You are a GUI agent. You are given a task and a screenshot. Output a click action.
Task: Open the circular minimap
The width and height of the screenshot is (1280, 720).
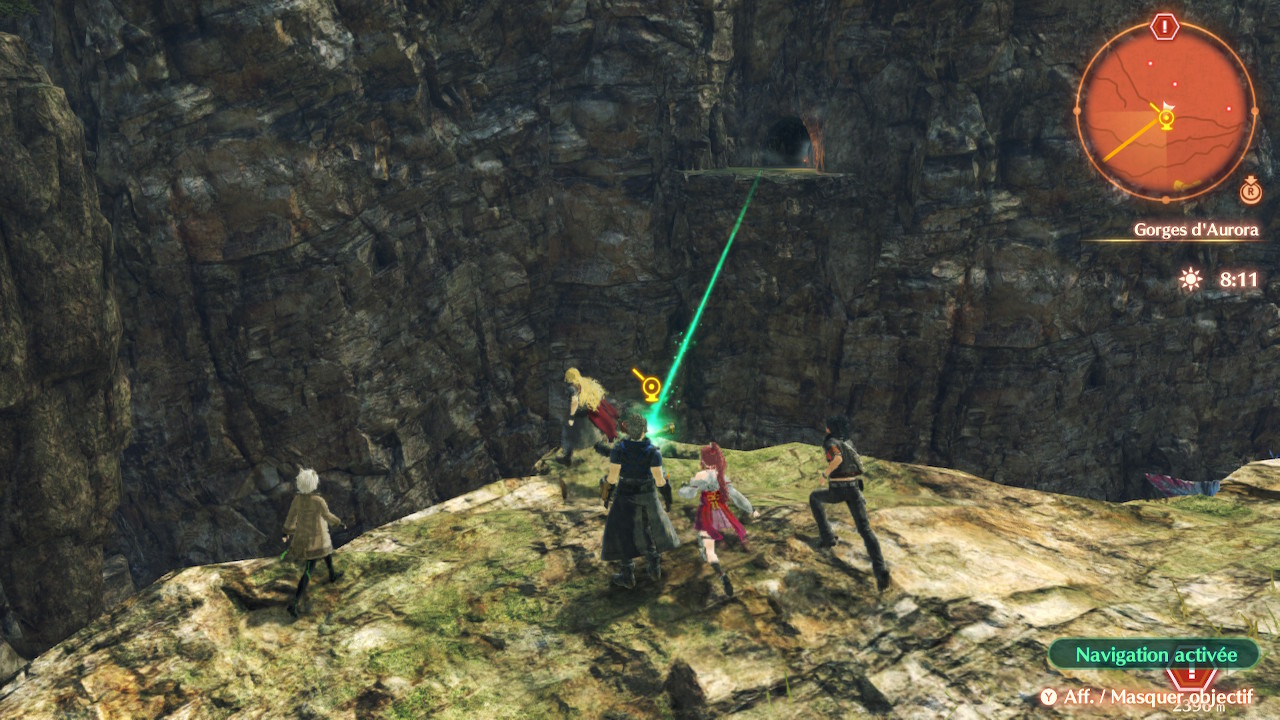click(1166, 110)
